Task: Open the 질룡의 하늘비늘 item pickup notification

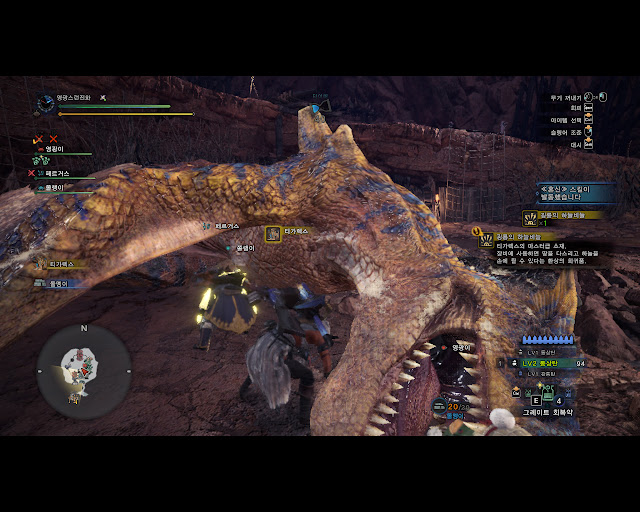Action: [562, 215]
